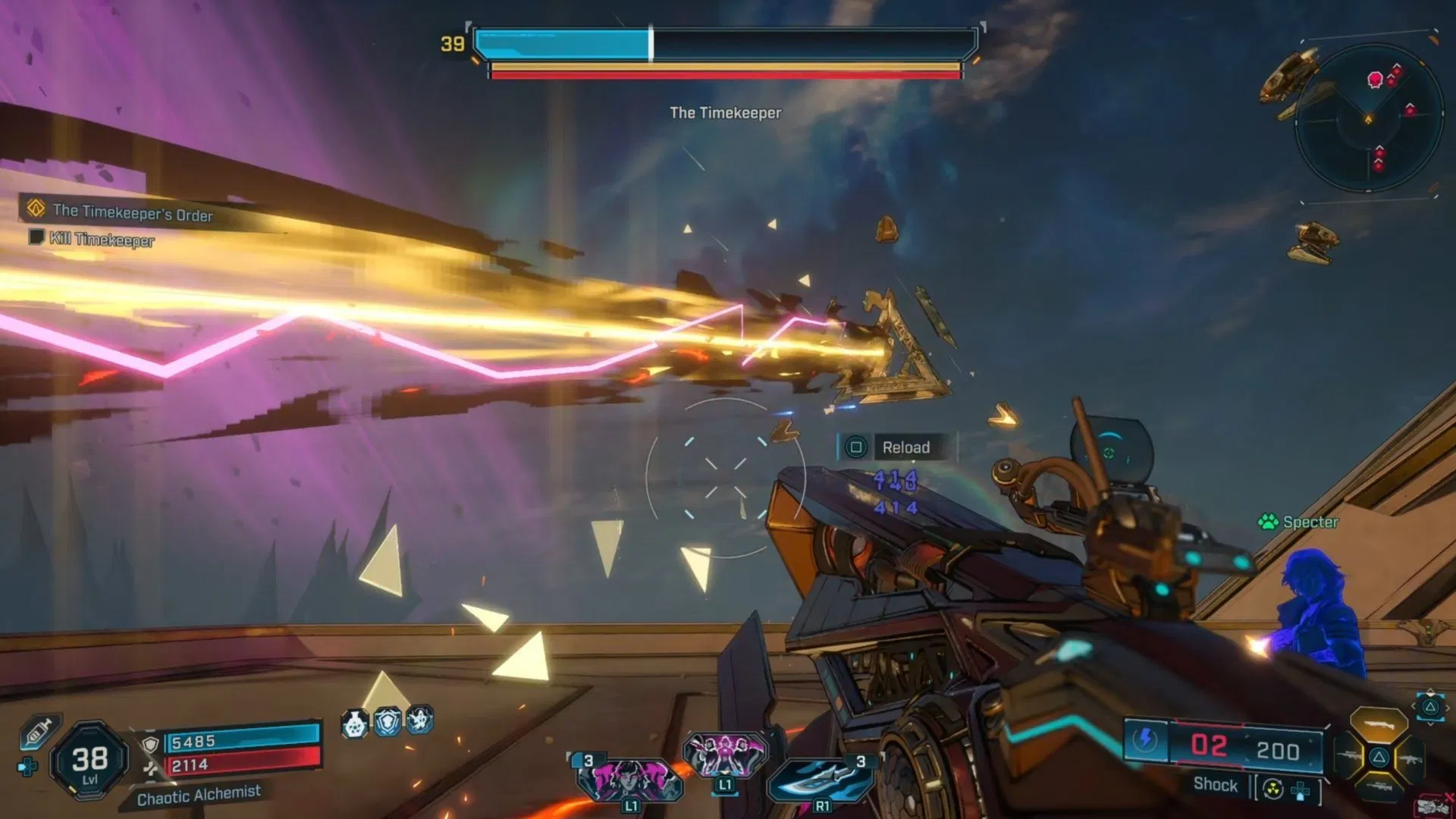Select the right assault rifle weapon slot
The height and width of the screenshot is (819, 1456).
[1410, 758]
